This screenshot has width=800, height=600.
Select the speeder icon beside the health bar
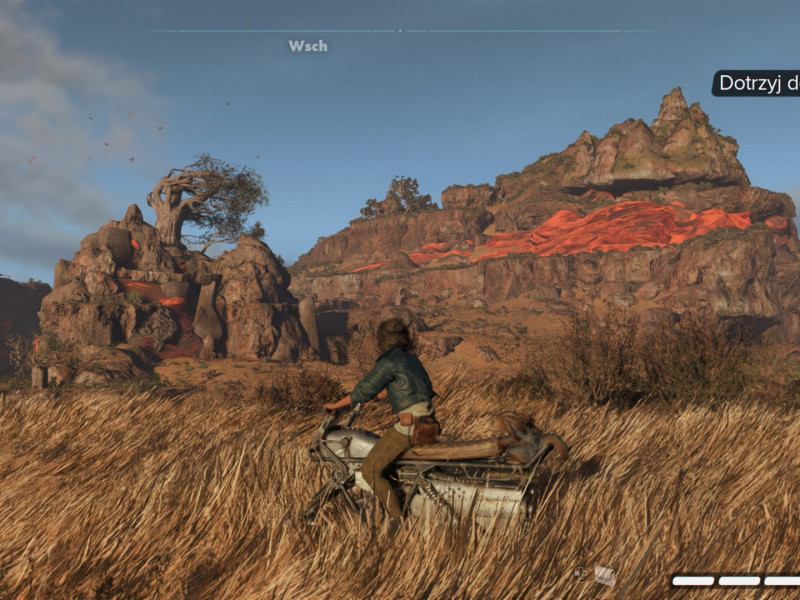point(605,575)
